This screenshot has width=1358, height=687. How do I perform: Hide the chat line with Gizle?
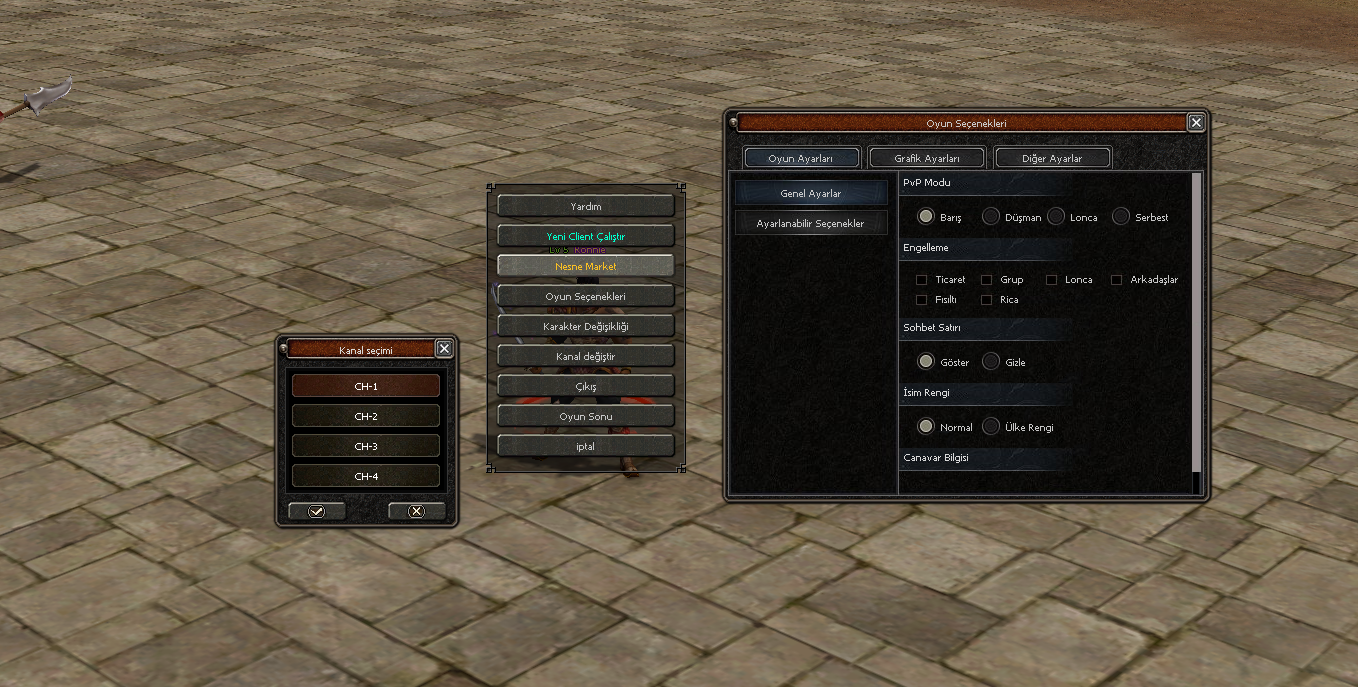coord(991,361)
